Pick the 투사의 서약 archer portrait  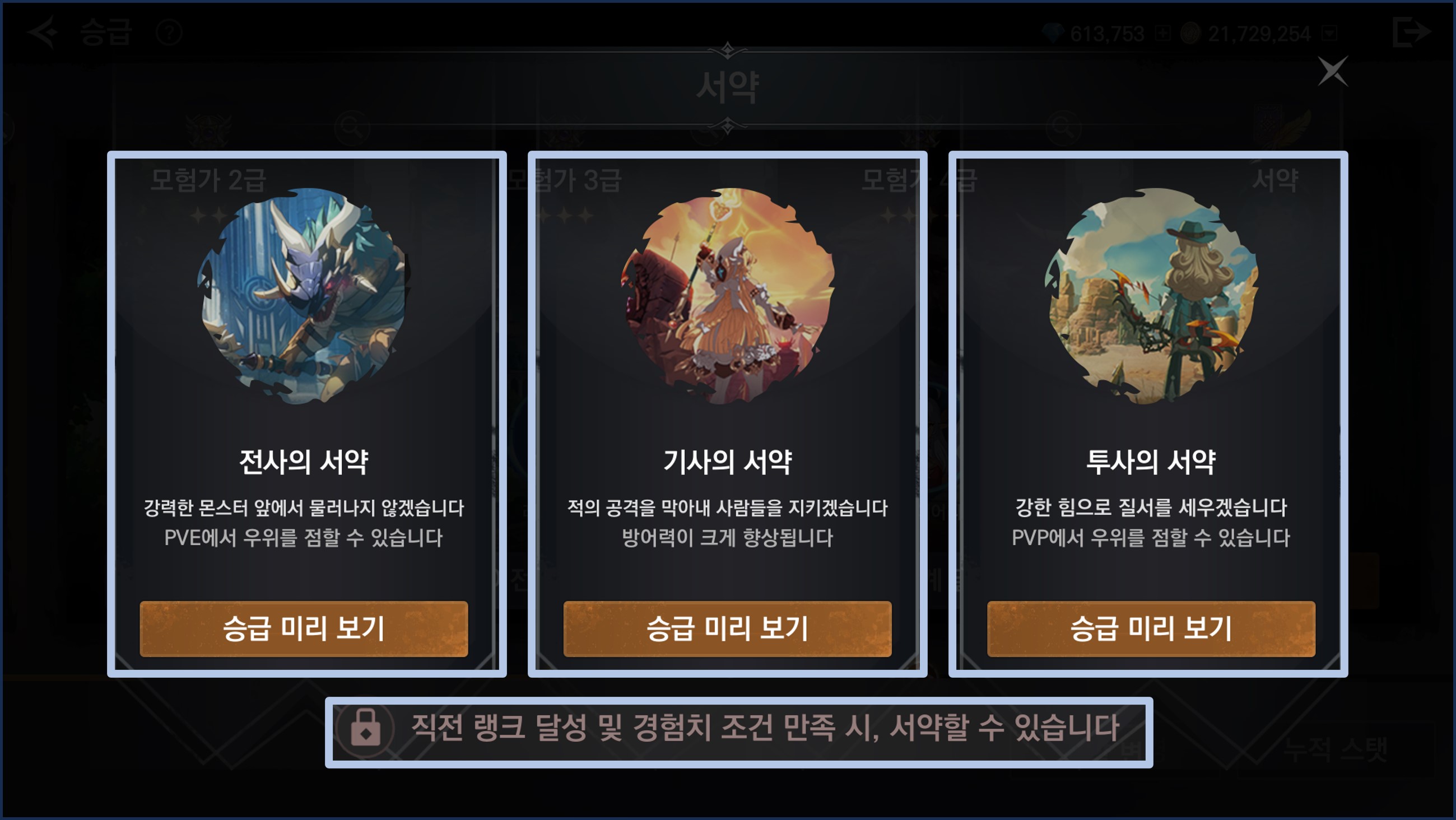coord(1152,296)
